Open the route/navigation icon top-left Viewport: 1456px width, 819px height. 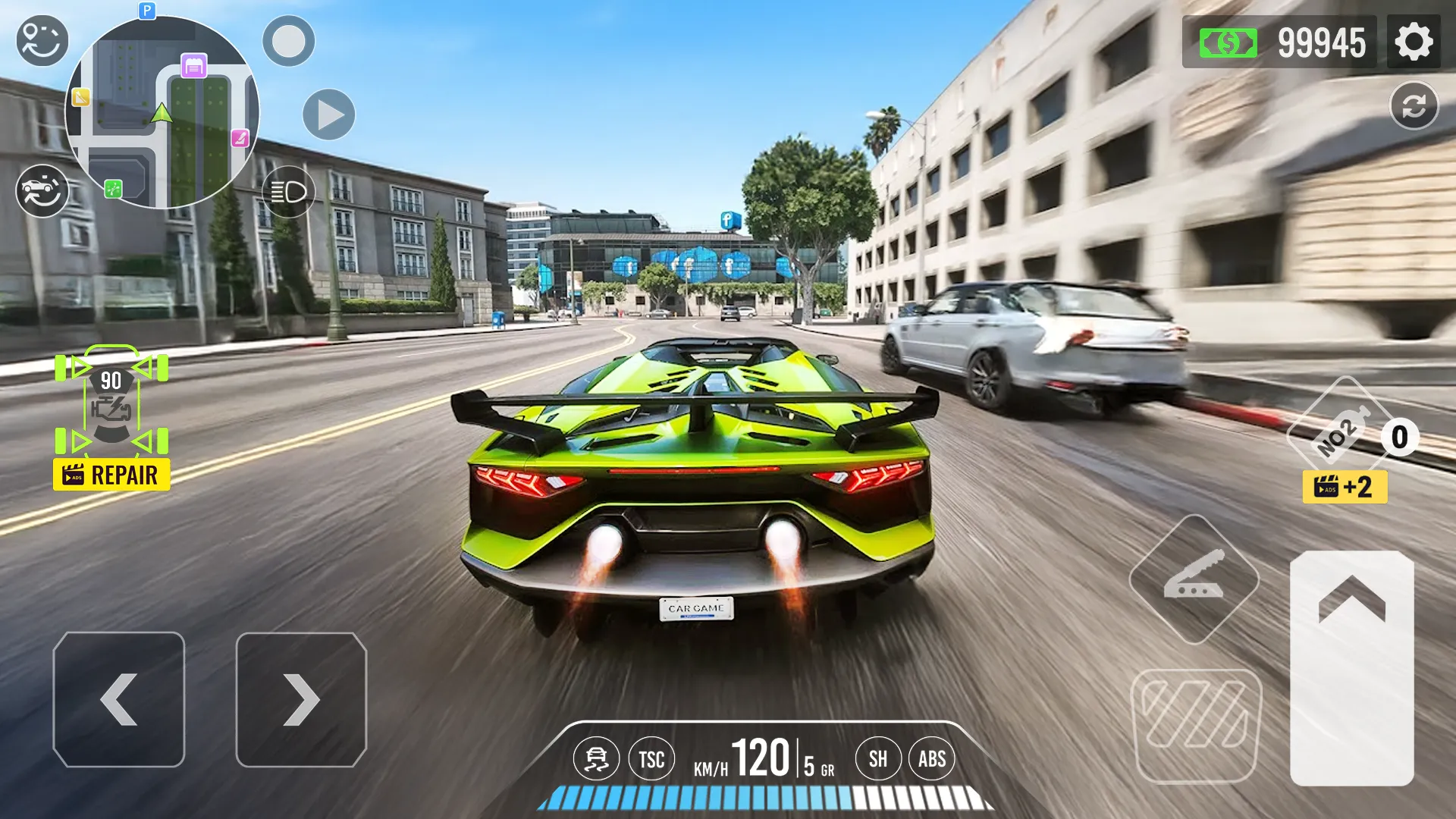[42, 39]
